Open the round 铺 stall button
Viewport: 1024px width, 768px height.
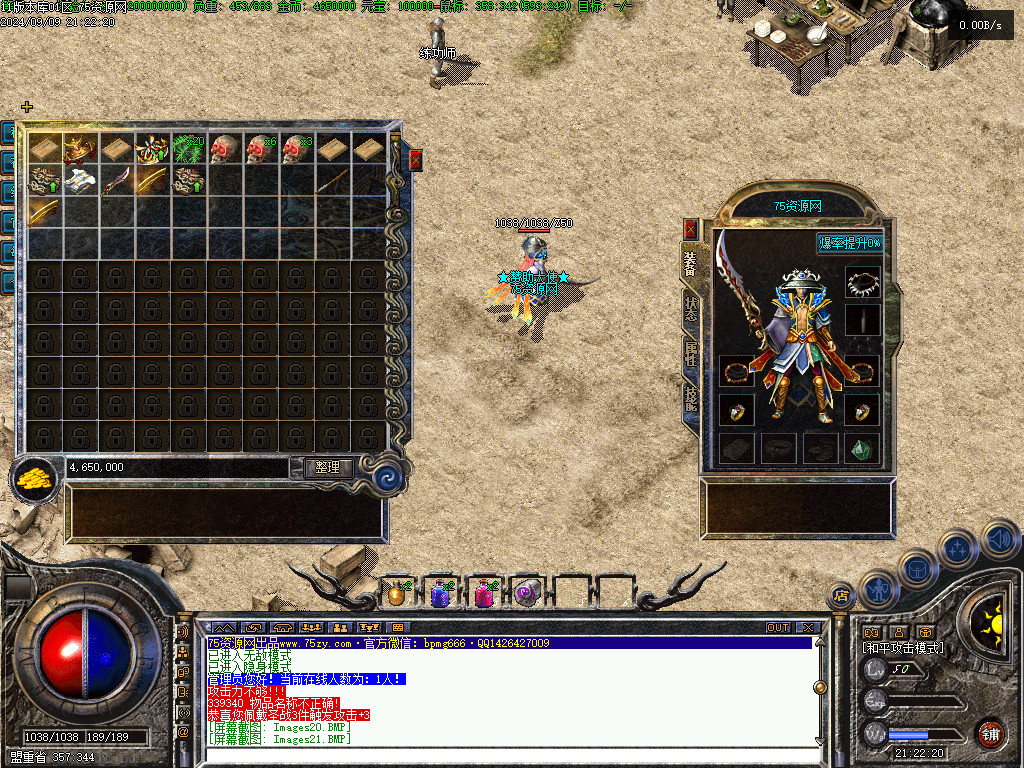coord(990,733)
